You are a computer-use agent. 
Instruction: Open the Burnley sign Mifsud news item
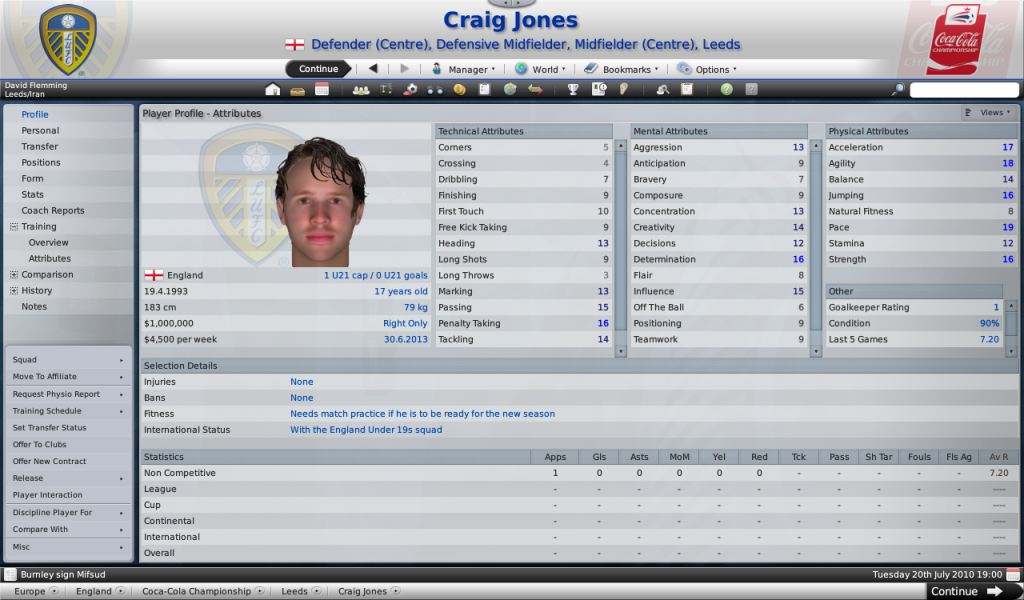pyautogui.click(x=62, y=575)
